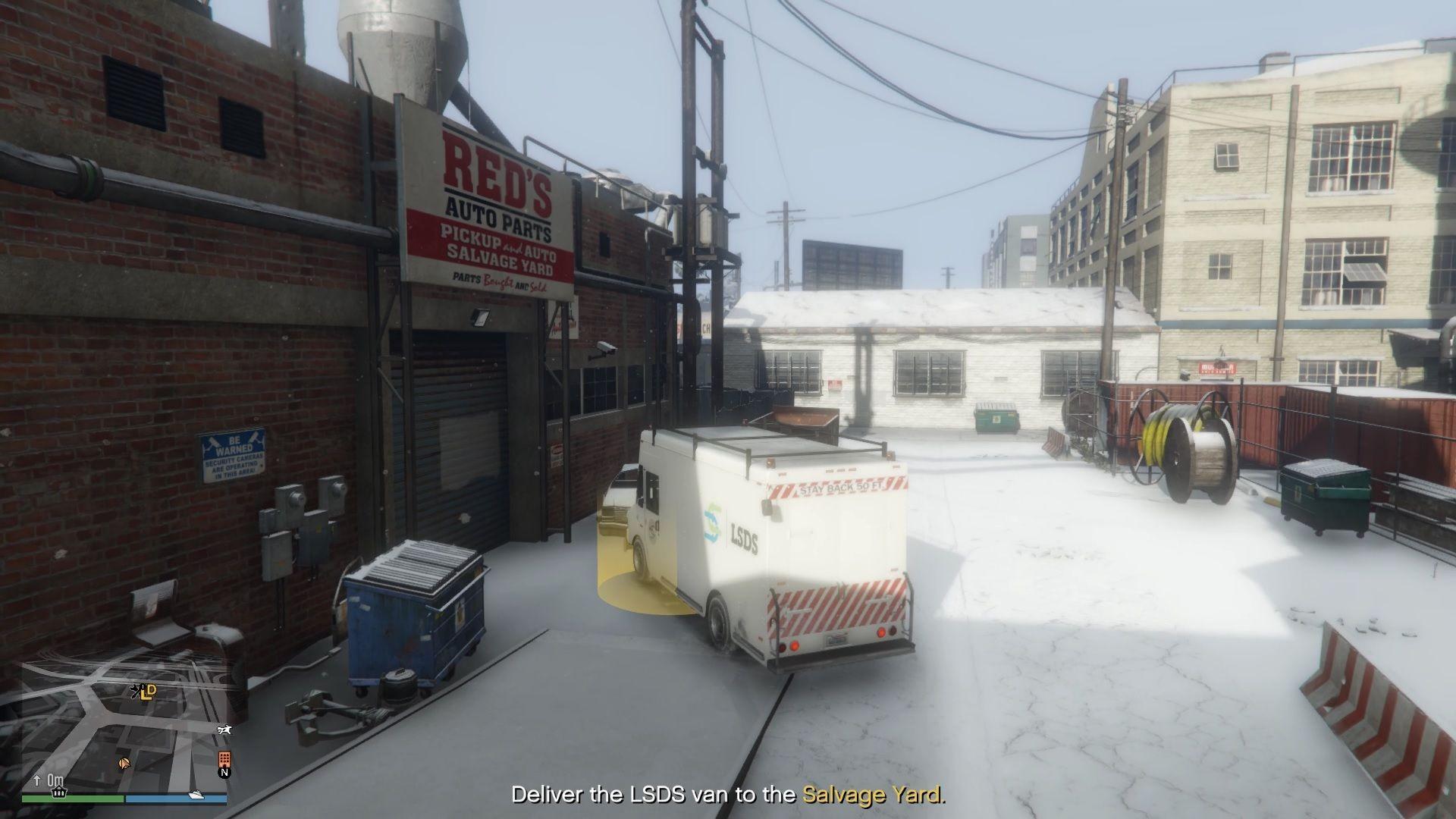This screenshot has height=819, width=1456.
Task: Select the orange safehouse building icon on the minimap
Action: [224, 759]
